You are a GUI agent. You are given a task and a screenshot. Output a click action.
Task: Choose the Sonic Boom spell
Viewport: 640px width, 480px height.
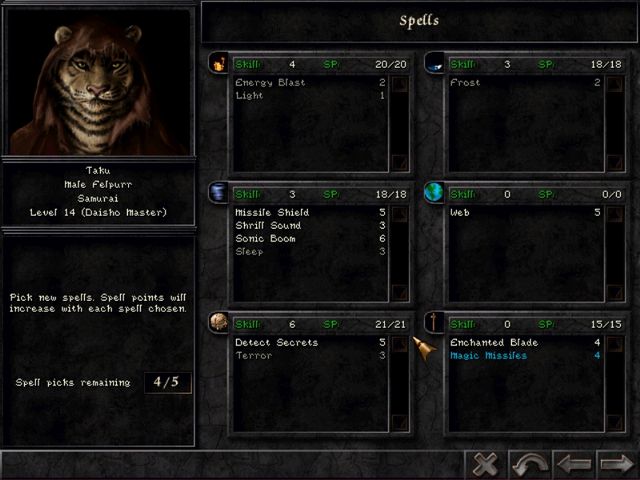pos(265,239)
